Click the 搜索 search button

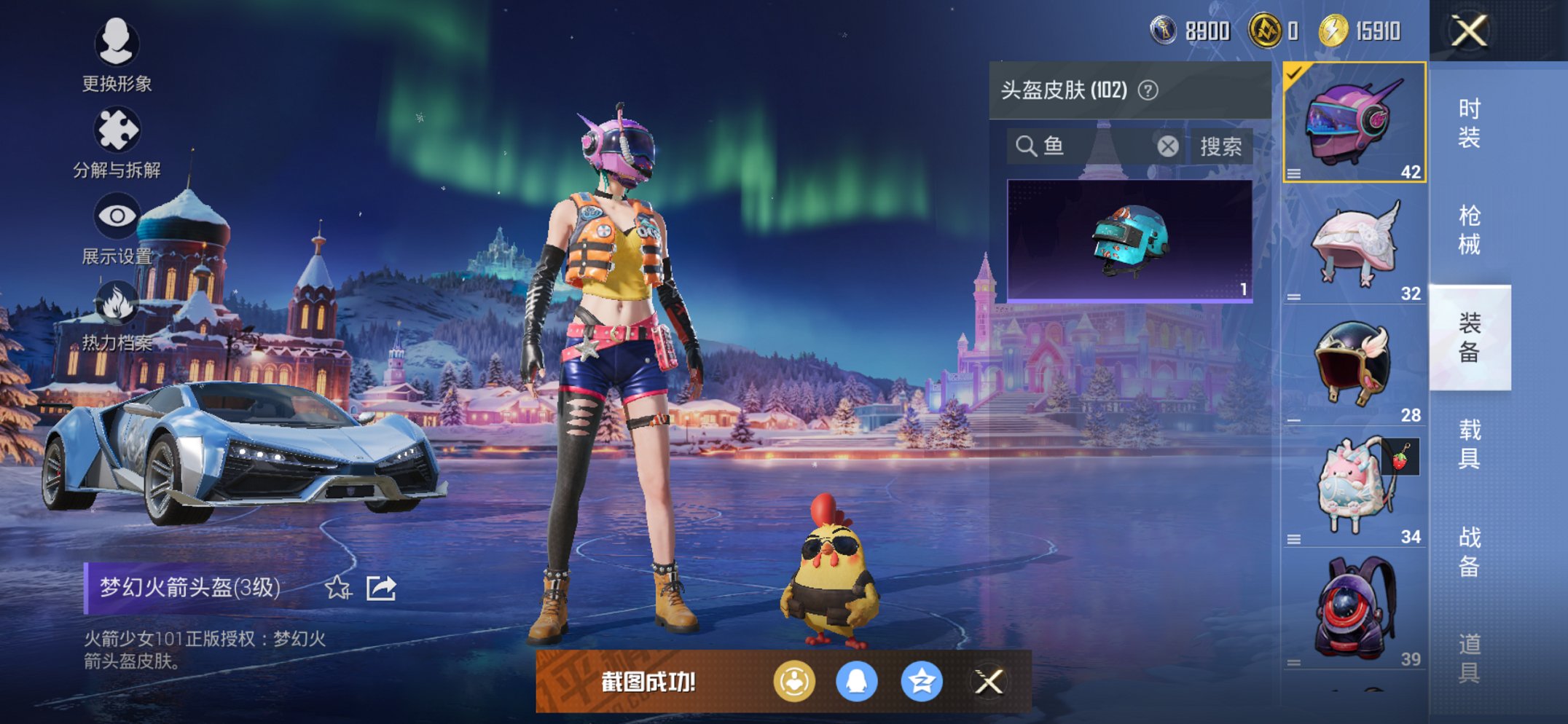click(x=1220, y=146)
